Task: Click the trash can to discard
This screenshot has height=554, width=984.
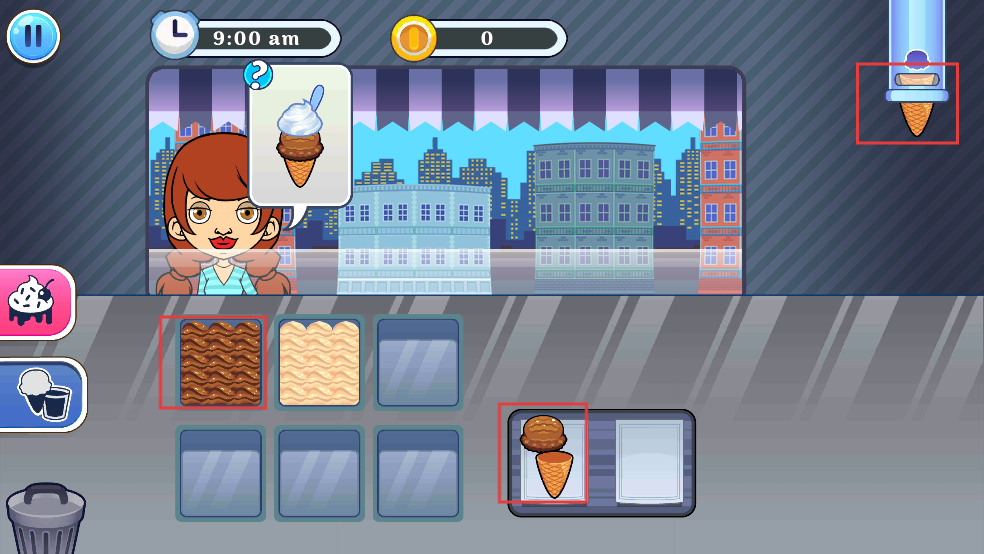Action: pyautogui.click(x=45, y=518)
